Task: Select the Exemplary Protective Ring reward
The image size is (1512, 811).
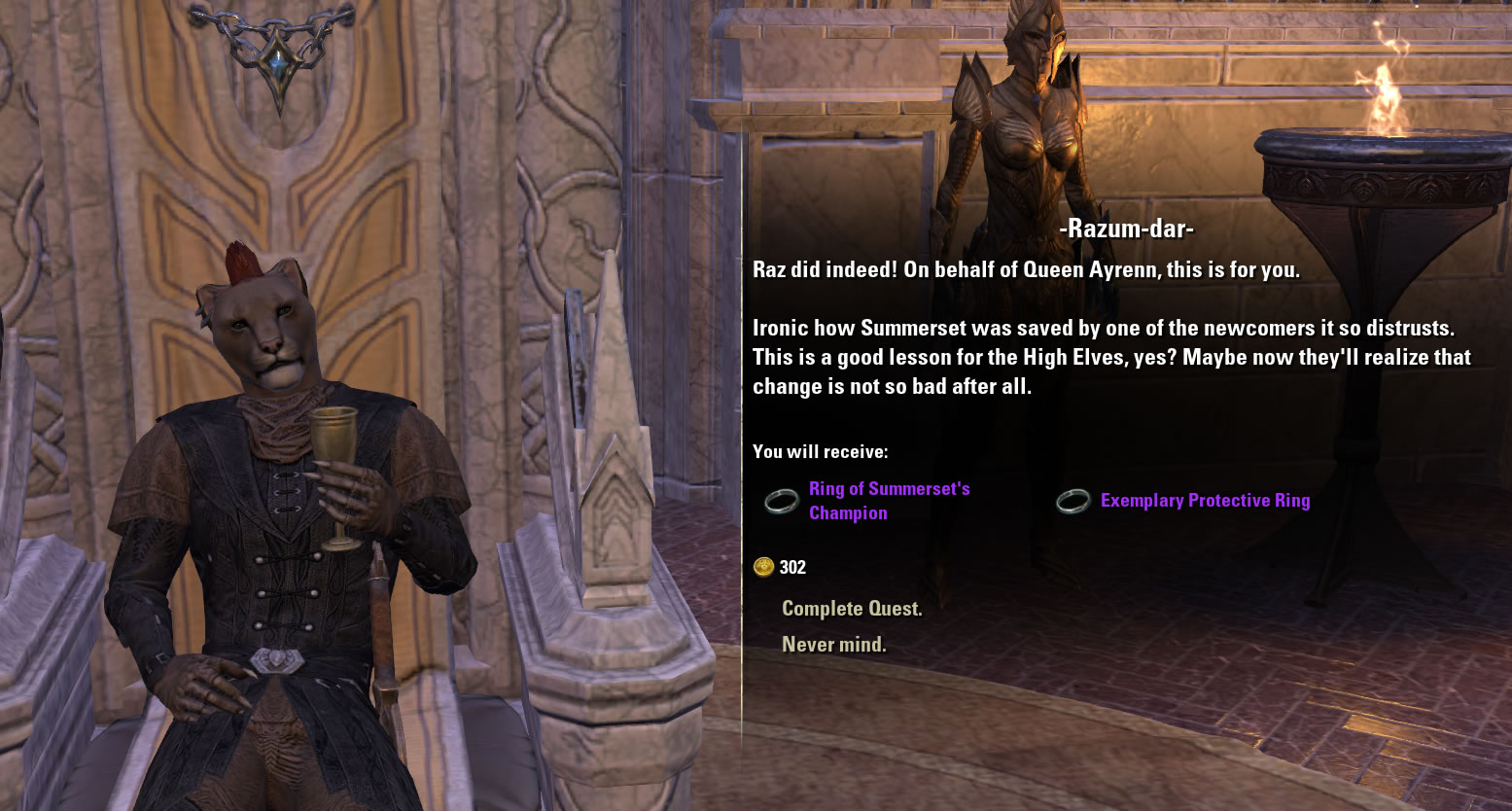Action: pos(1204,501)
